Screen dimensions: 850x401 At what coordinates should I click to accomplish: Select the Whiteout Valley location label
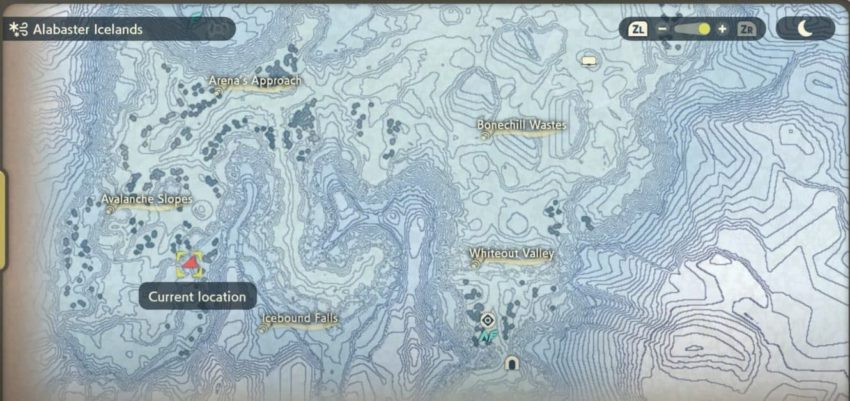click(x=511, y=254)
